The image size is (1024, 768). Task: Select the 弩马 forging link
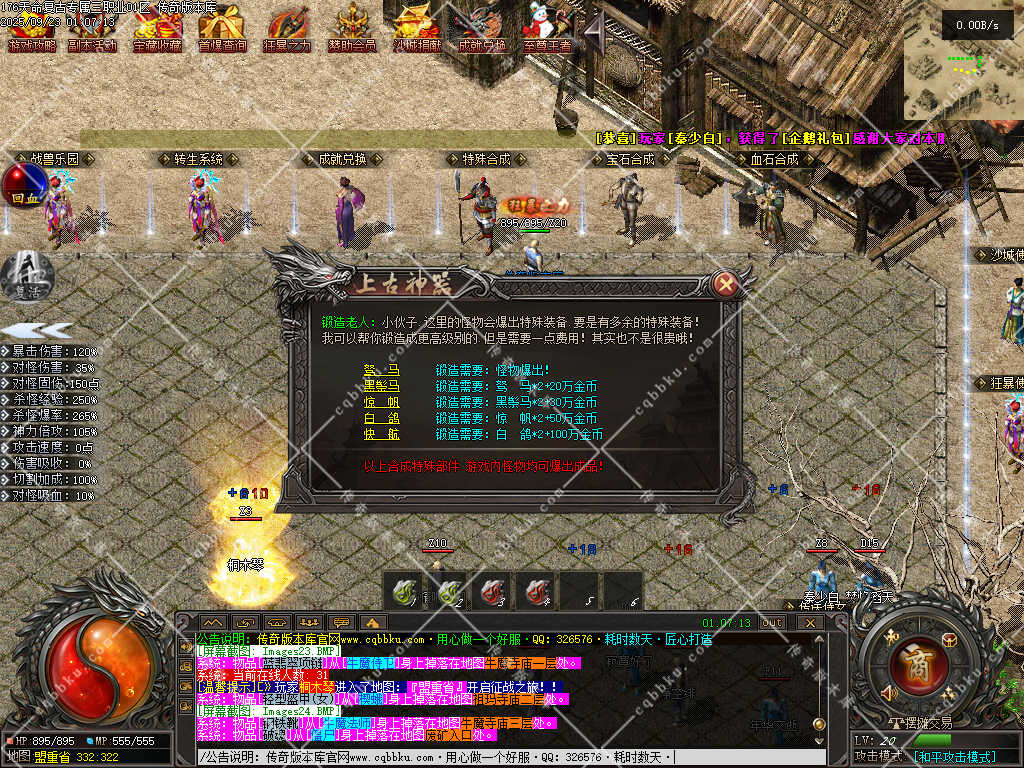[381, 370]
